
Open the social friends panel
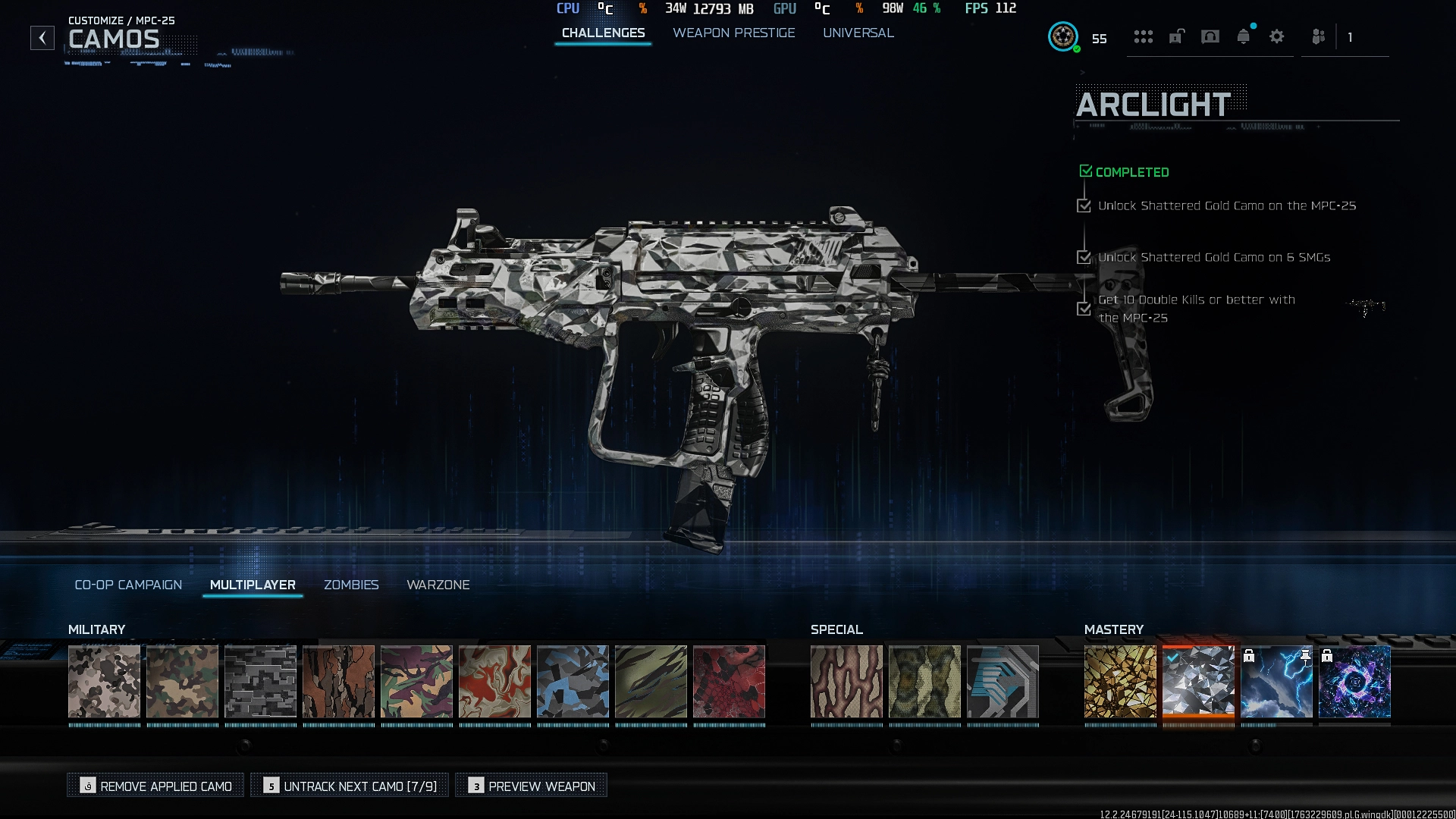click(x=1318, y=36)
